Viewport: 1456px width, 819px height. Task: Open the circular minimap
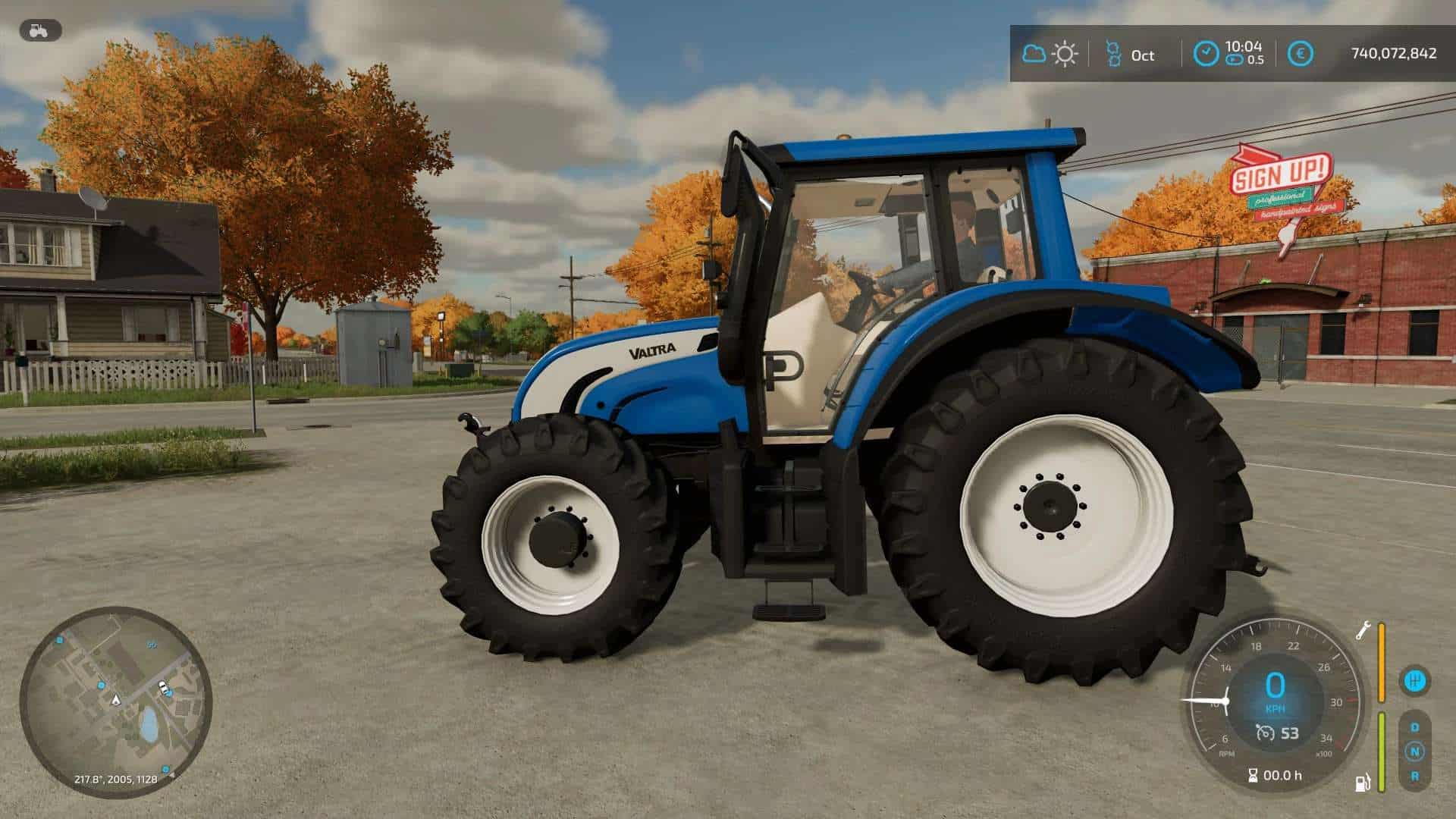pos(115,701)
